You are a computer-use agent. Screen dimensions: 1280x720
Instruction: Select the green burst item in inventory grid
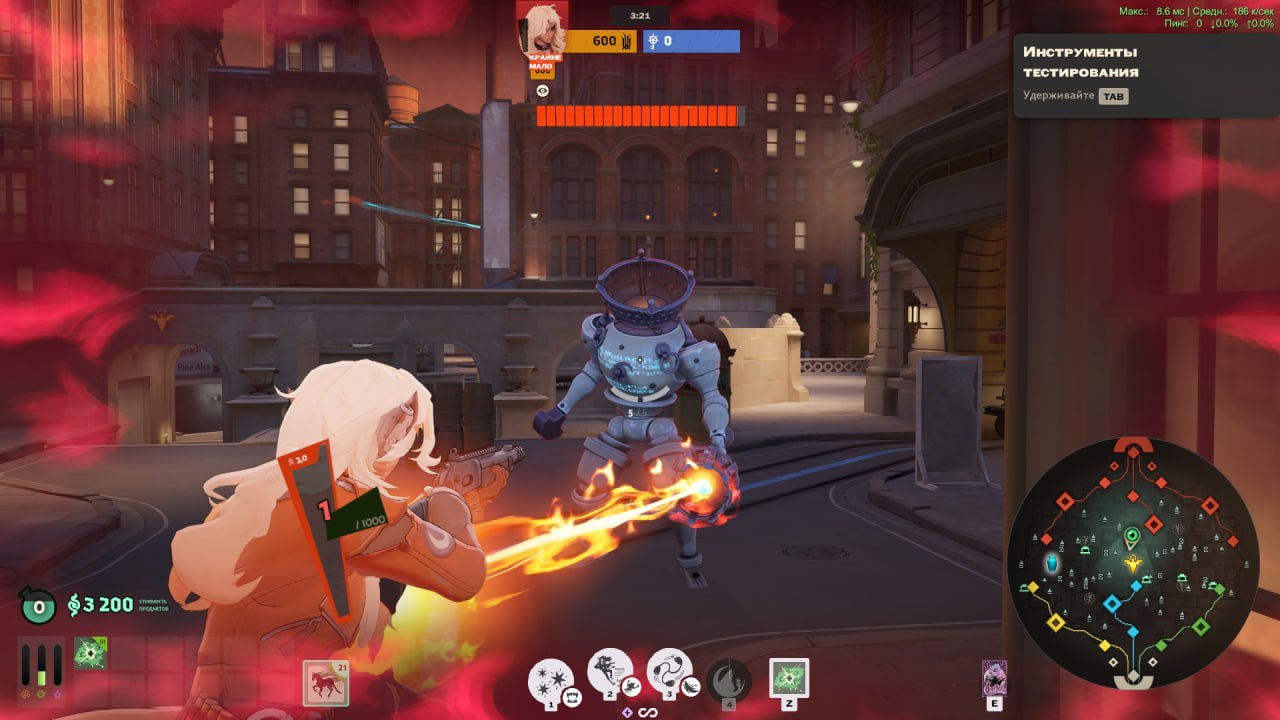(91, 653)
